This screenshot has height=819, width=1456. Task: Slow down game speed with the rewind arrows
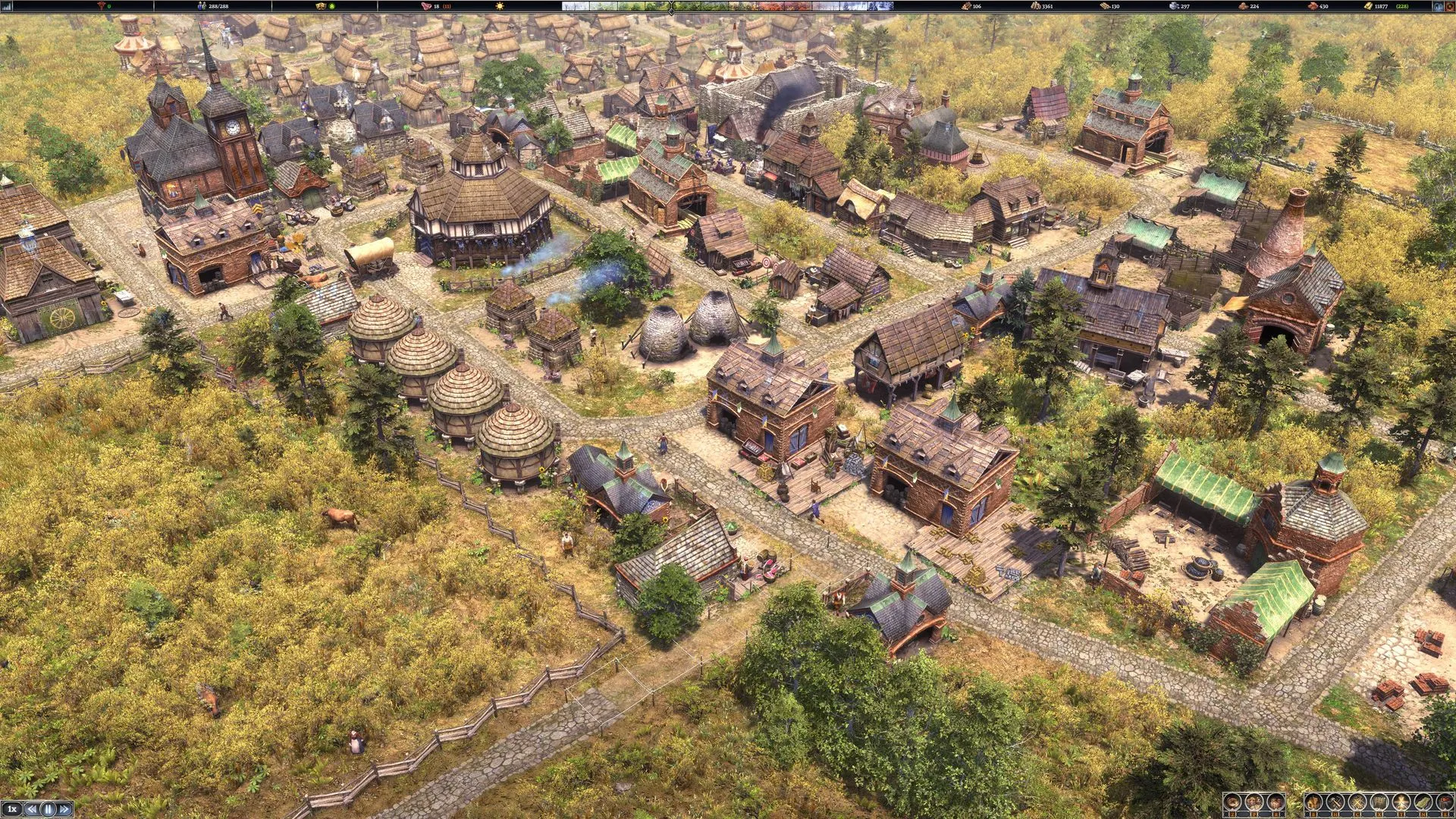pos(32,809)
